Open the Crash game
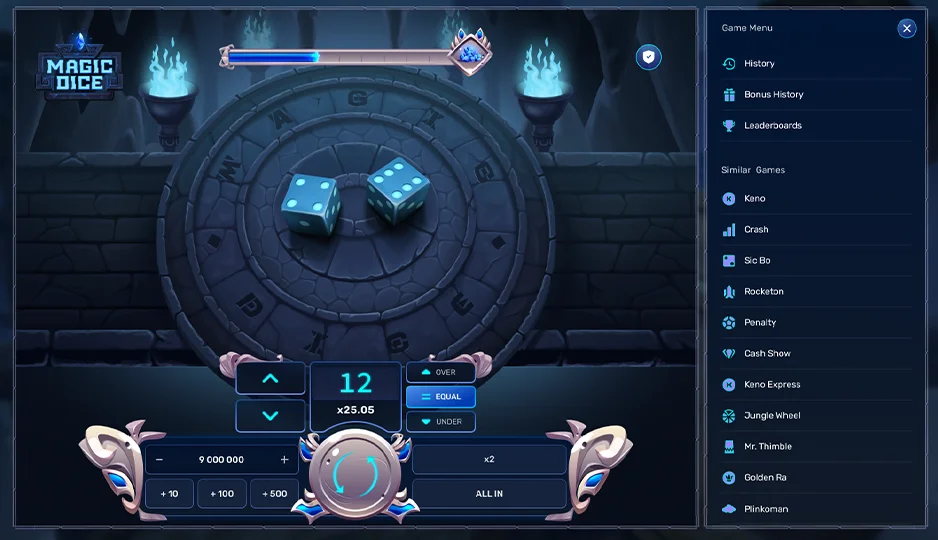Viewport: 938px width, 540px height. pyautogui.click(x=756, y=230)
